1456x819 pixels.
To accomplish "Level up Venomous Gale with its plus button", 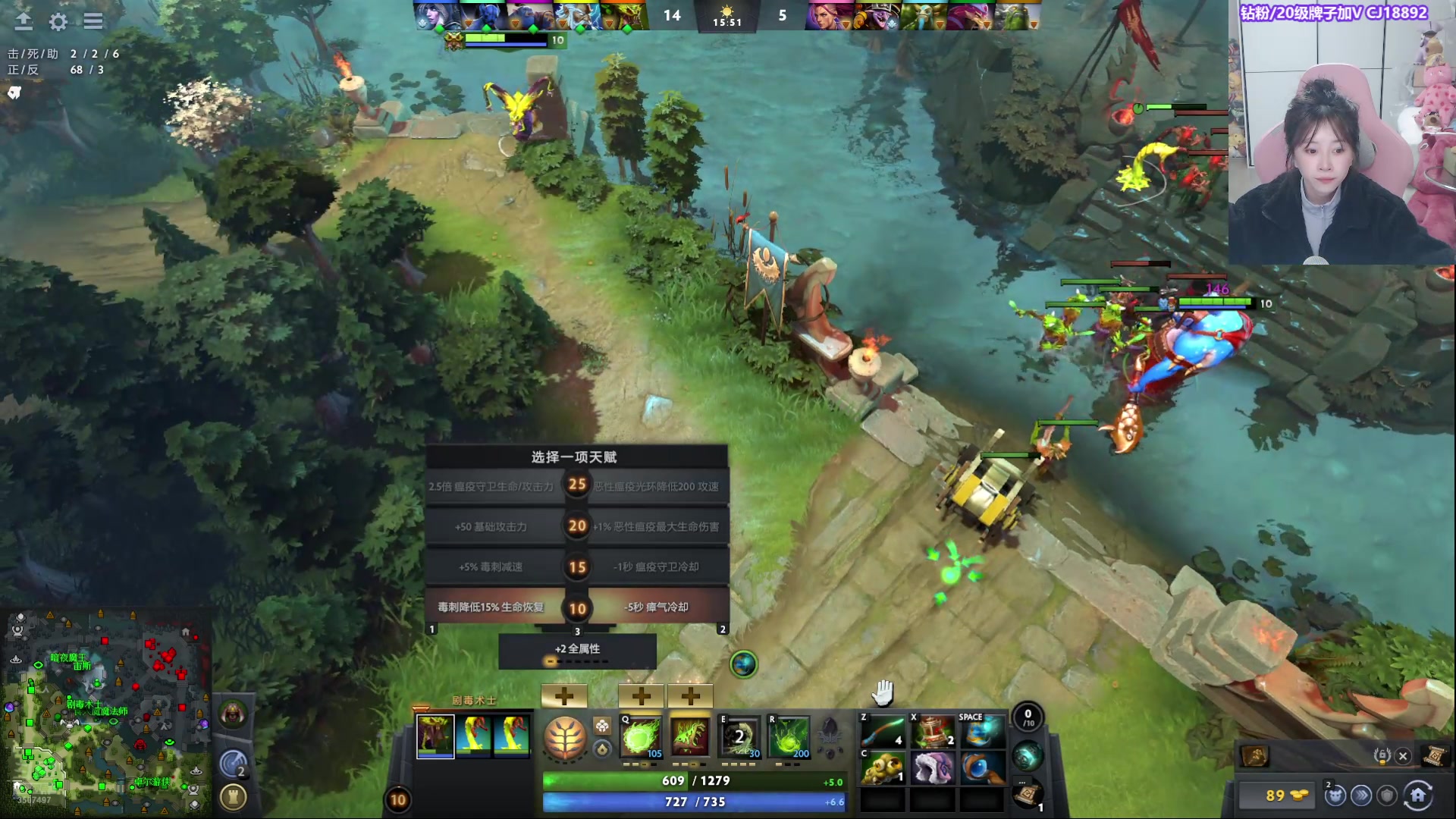I will click(x=642, y=695).
